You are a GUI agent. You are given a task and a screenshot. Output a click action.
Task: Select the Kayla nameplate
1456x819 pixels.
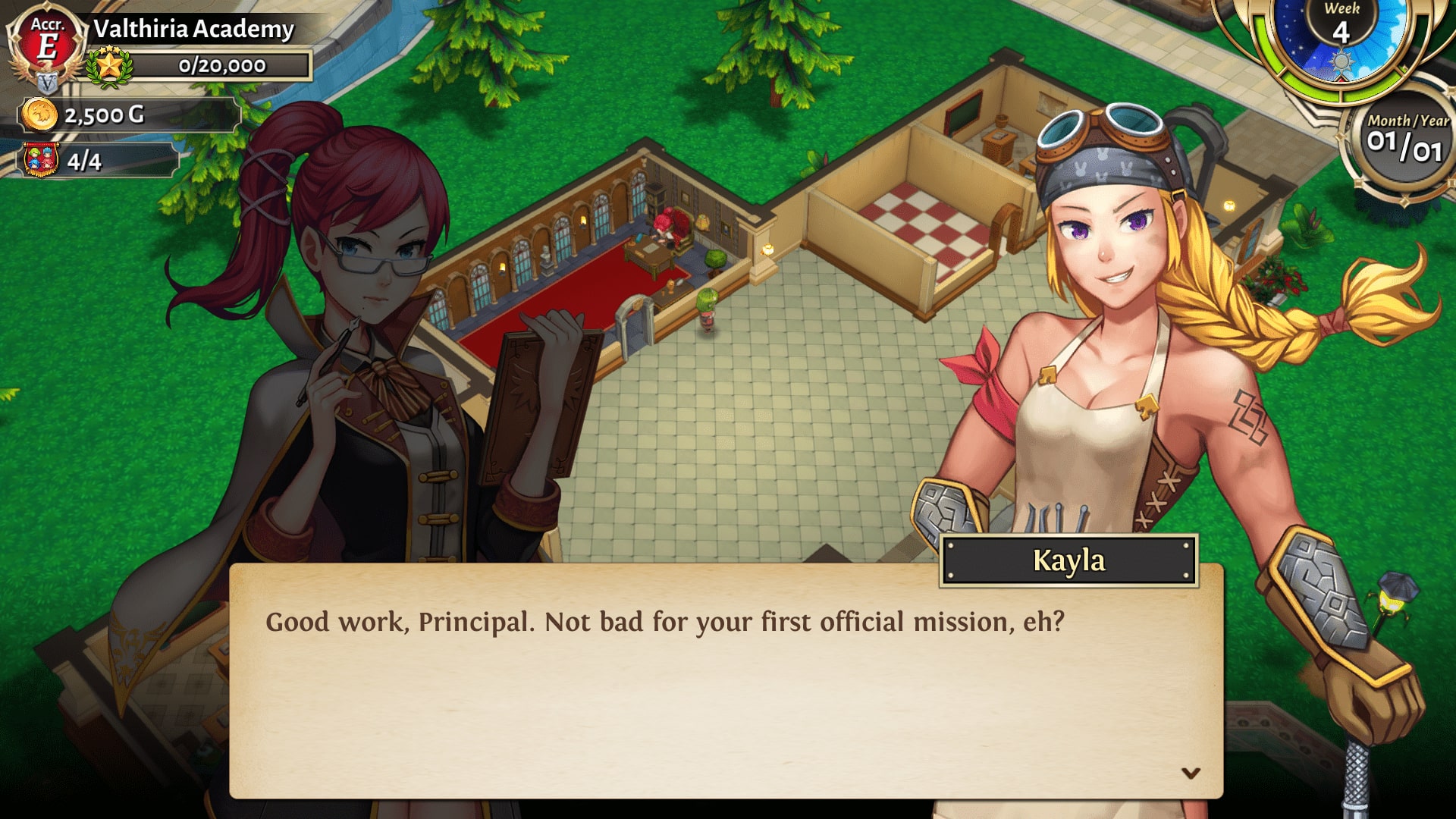click(1067, 561)
